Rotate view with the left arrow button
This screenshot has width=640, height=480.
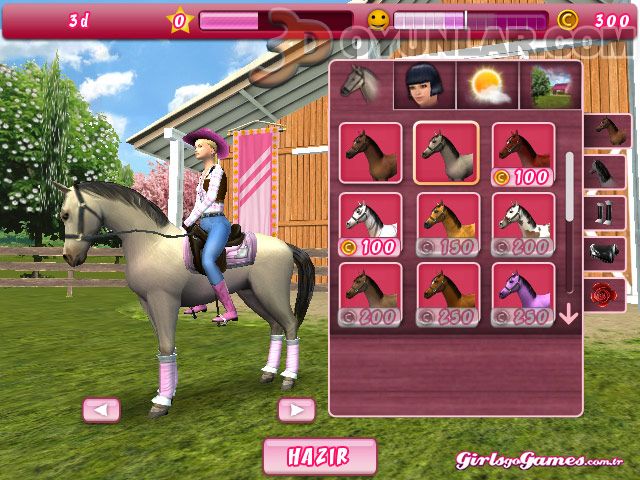coord(101,409)
